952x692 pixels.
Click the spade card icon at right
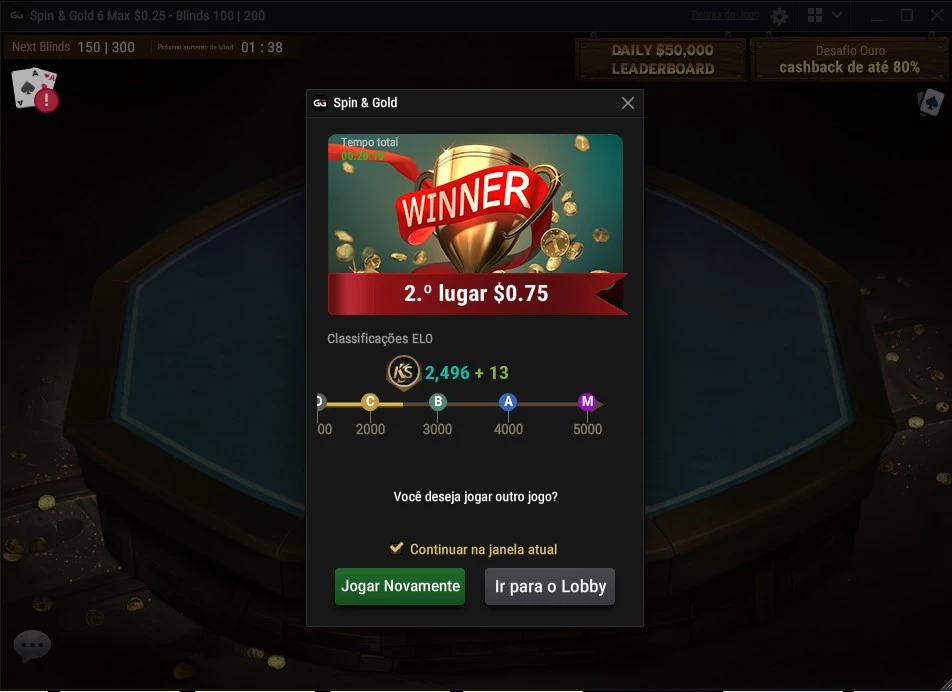coord(930,102)
